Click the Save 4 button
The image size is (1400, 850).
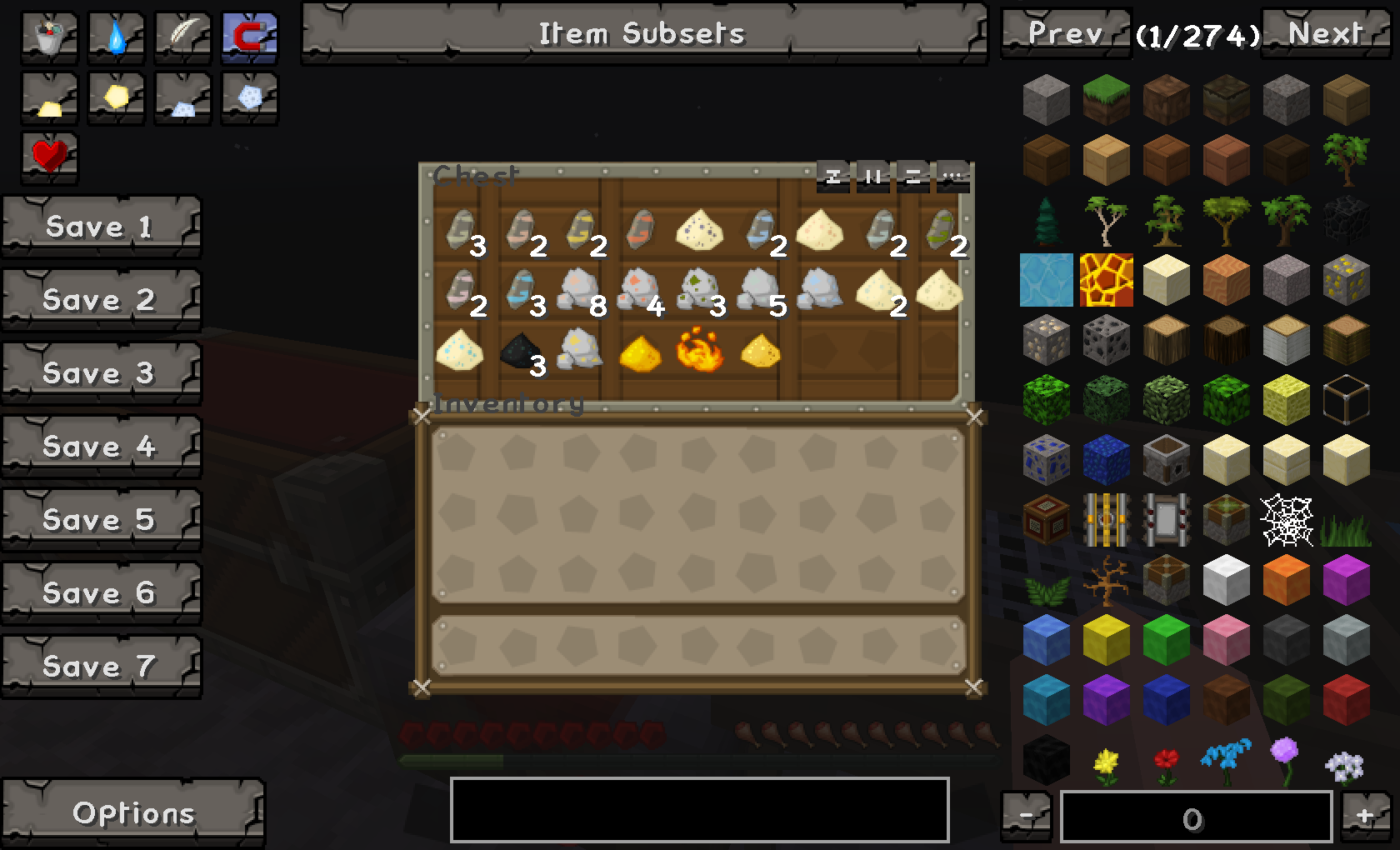(x=101, y=447)
